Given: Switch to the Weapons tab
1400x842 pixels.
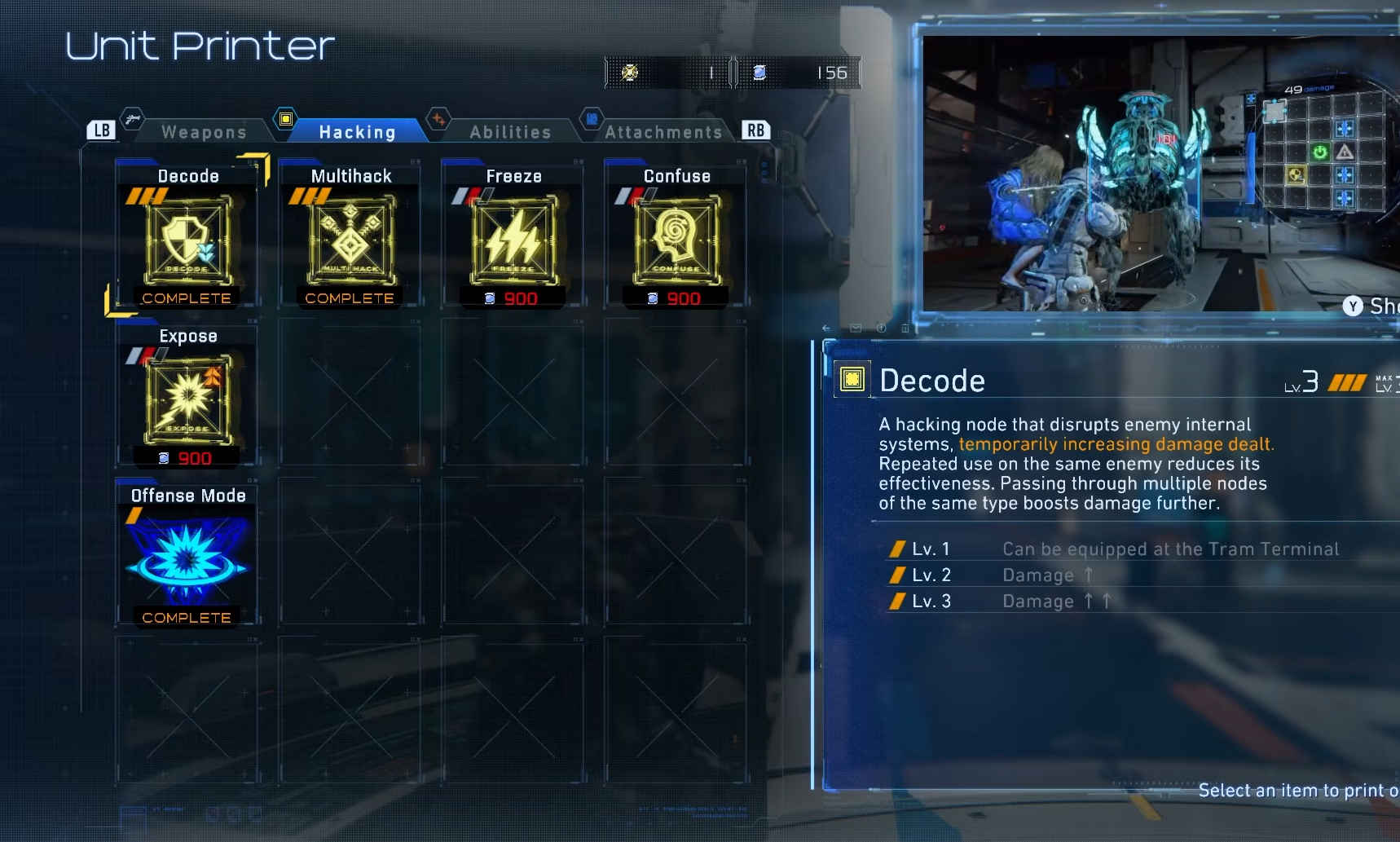Looking at the screenshot, I should click(204, 132).
